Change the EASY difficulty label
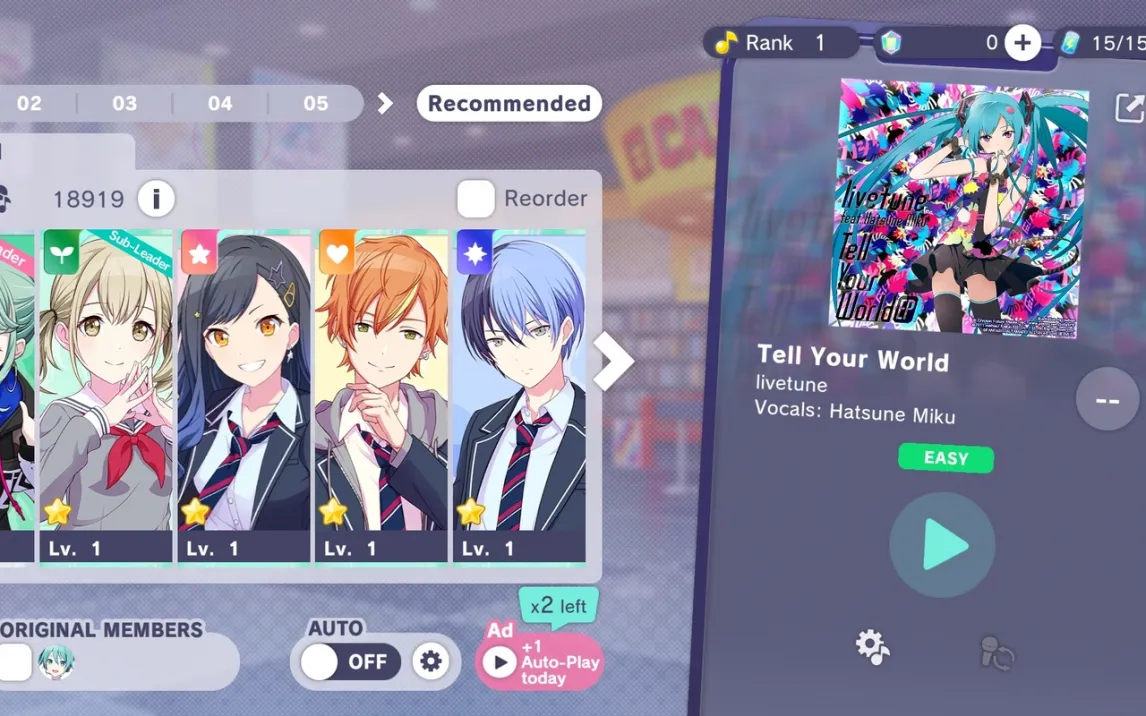This screenshot has height=716, width=1146. click(946, 458)
